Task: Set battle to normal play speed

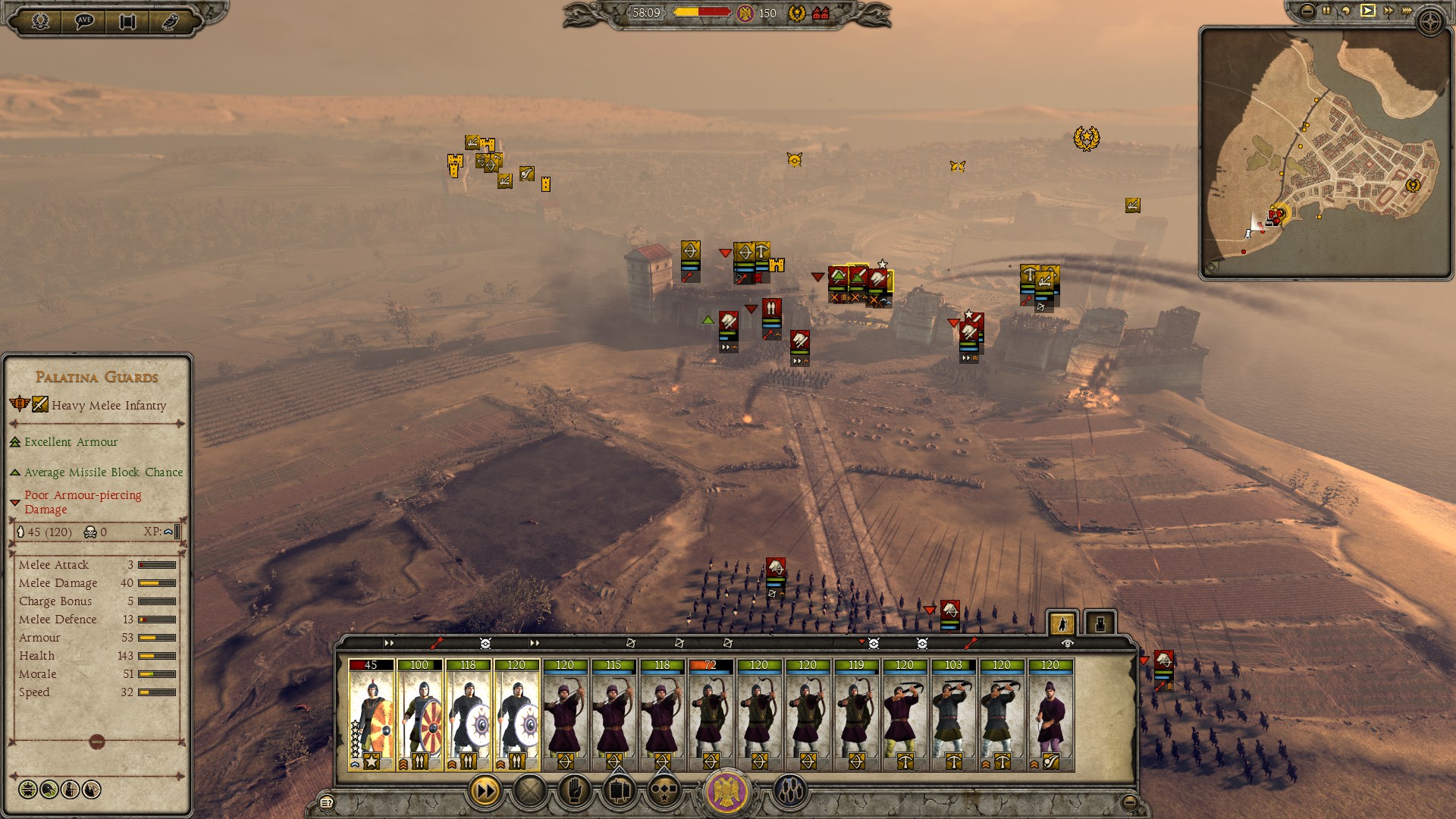Action: 1367,11
